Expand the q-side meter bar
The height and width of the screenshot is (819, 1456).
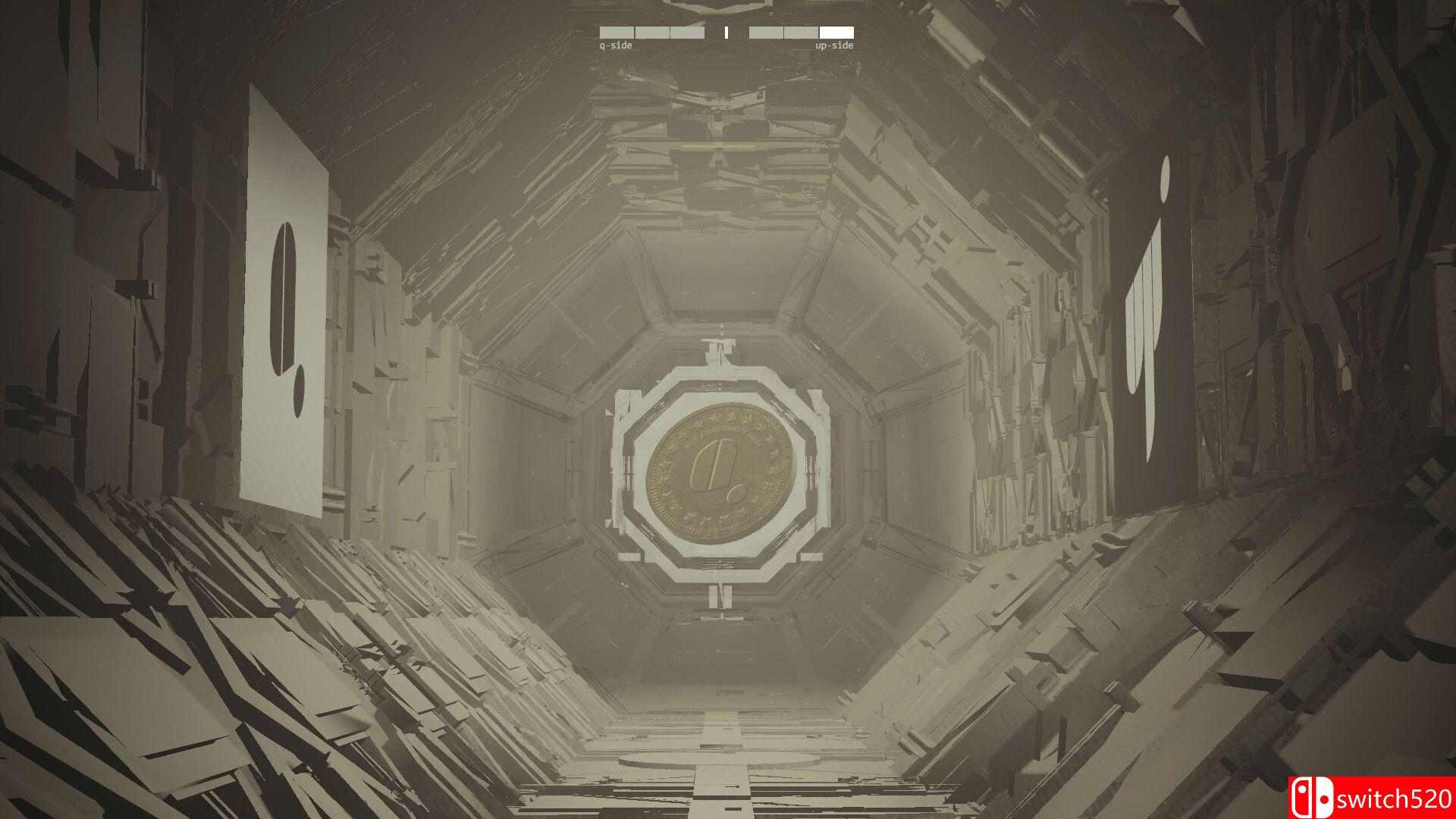(652, 32)
